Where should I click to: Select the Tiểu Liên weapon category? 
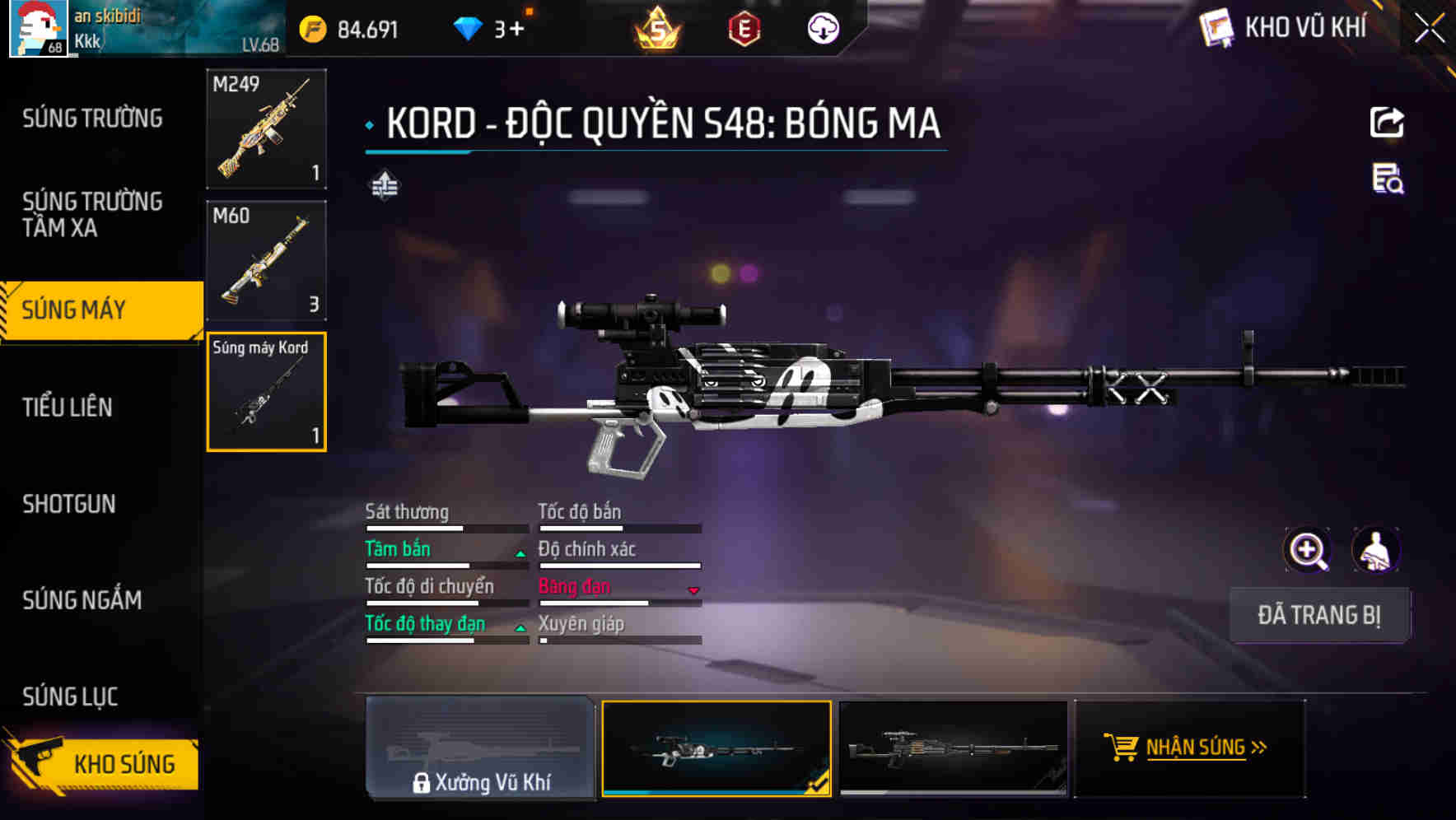[68, 407]
